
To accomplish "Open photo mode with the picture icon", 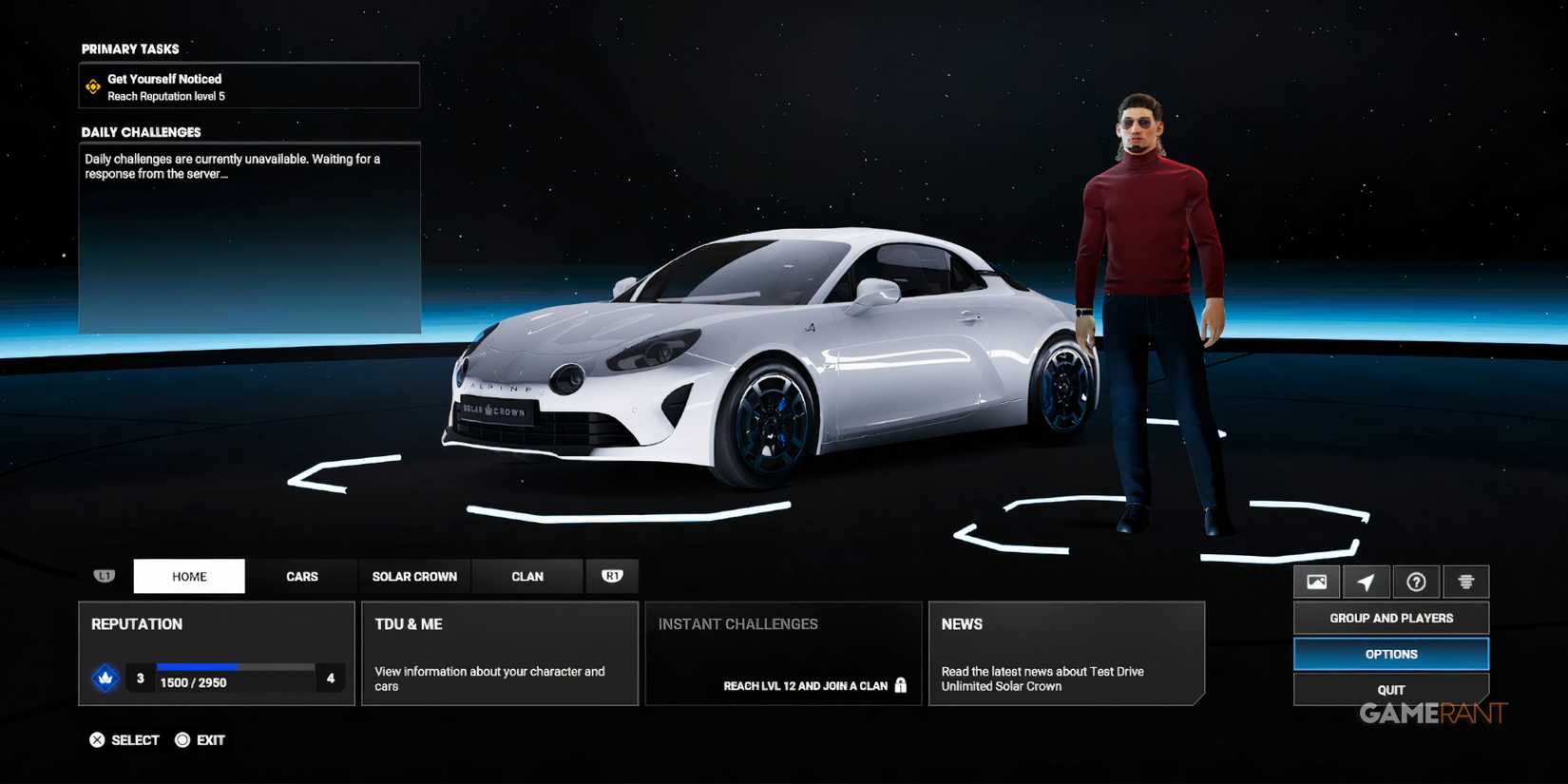I will click(x=1317, y=581).
